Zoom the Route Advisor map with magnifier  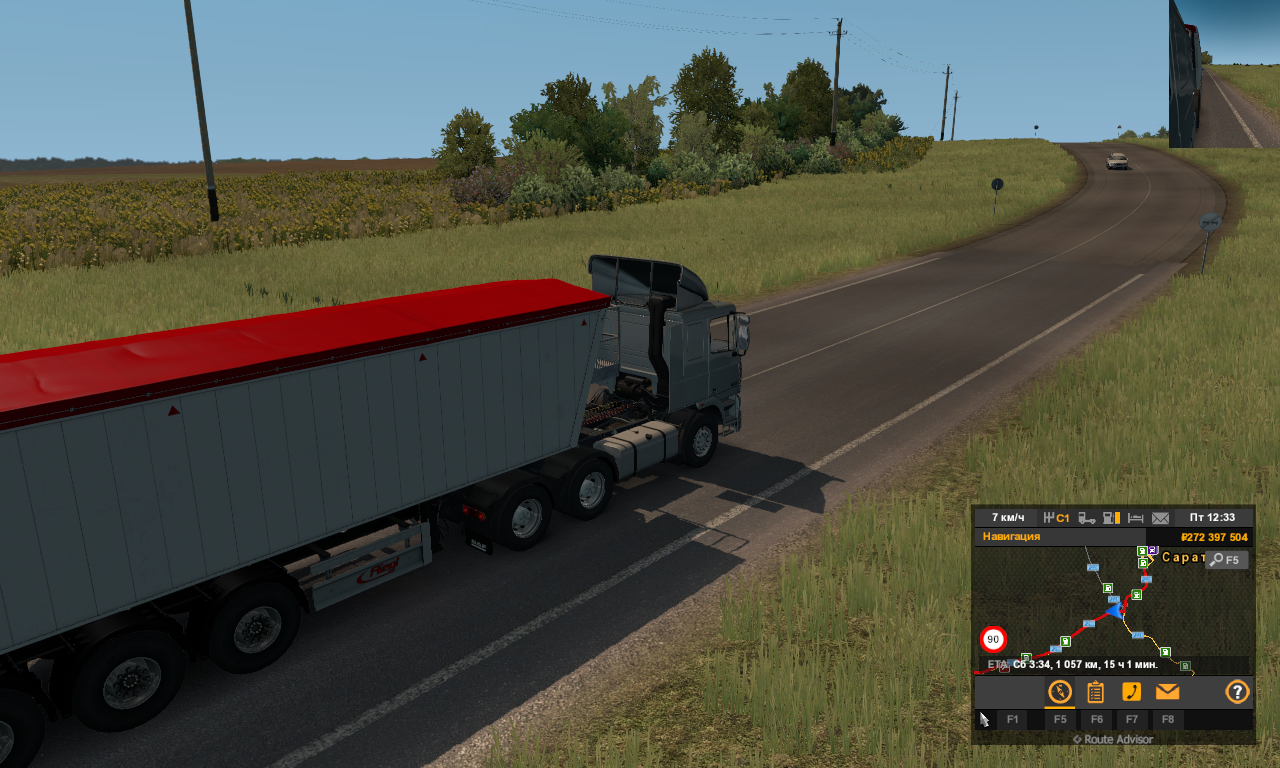point(1226,560)
